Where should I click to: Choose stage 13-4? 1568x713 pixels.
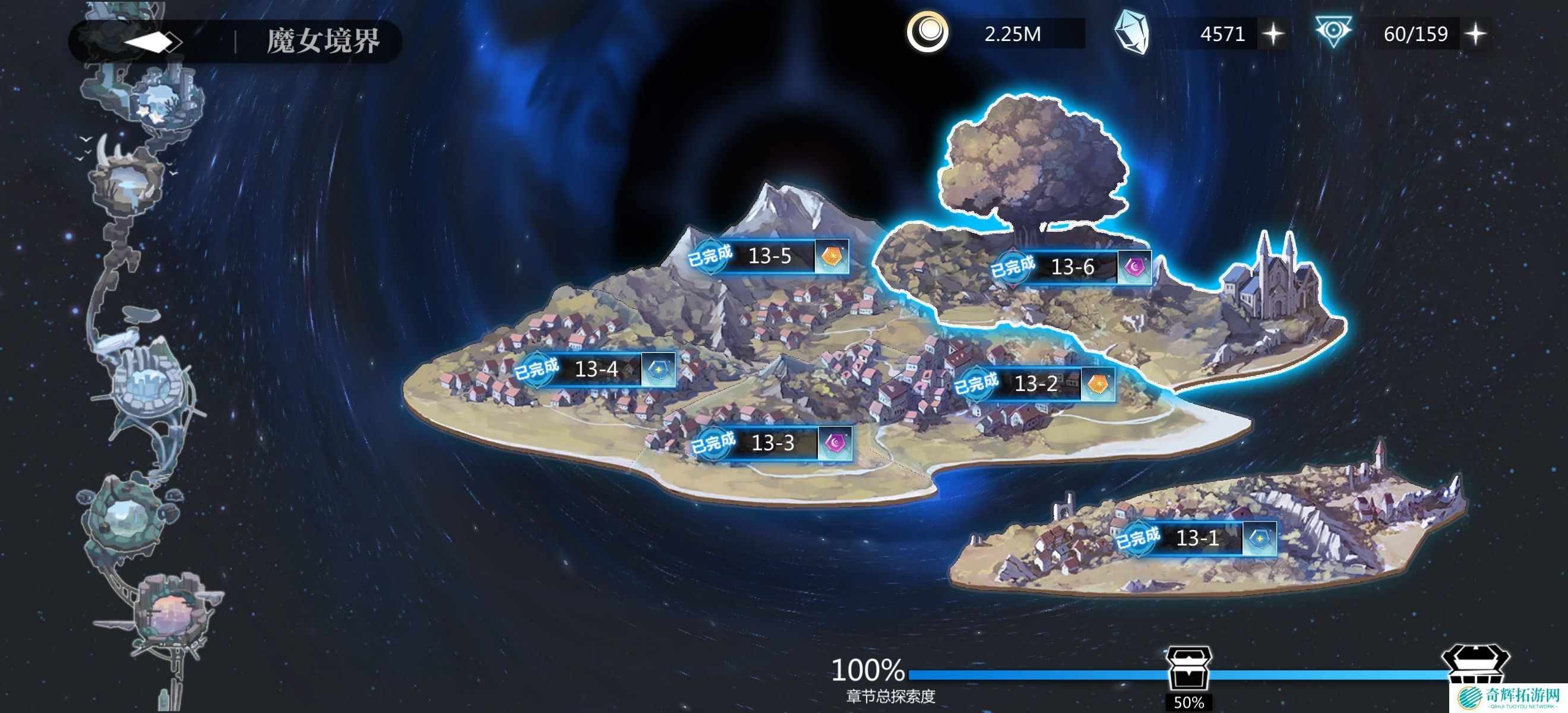pos(596,369)
